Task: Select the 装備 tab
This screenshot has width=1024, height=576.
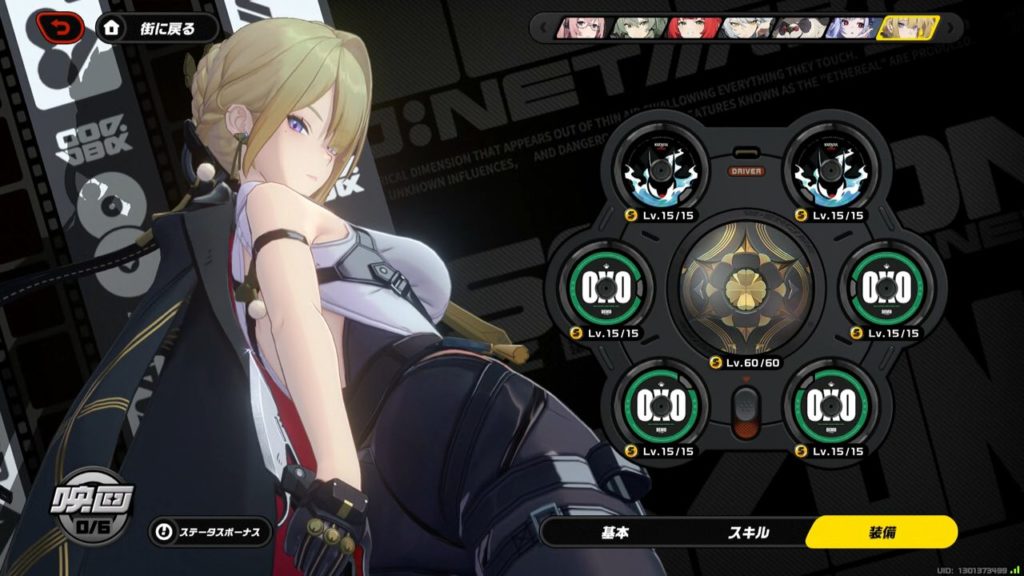Action: click(x=881, y=532)
